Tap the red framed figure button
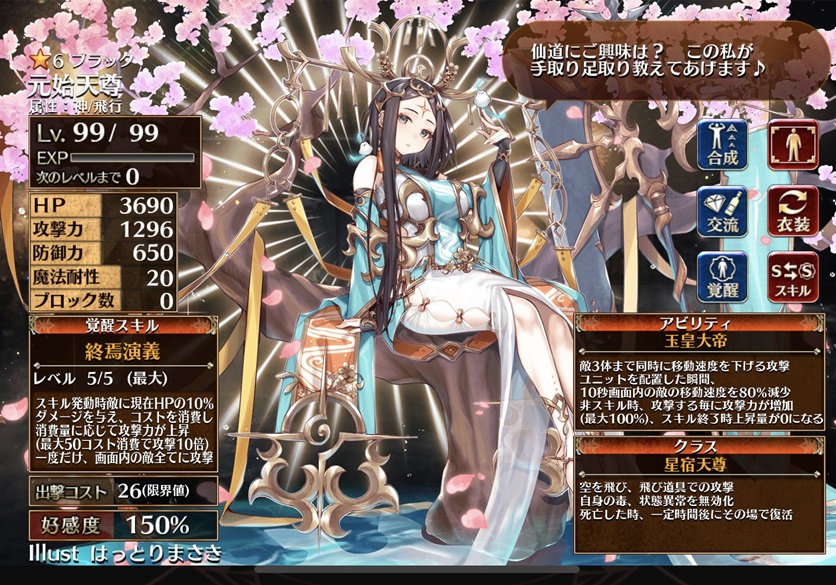Viewport: 836px width, 585px height. click(x=792, y=143)
